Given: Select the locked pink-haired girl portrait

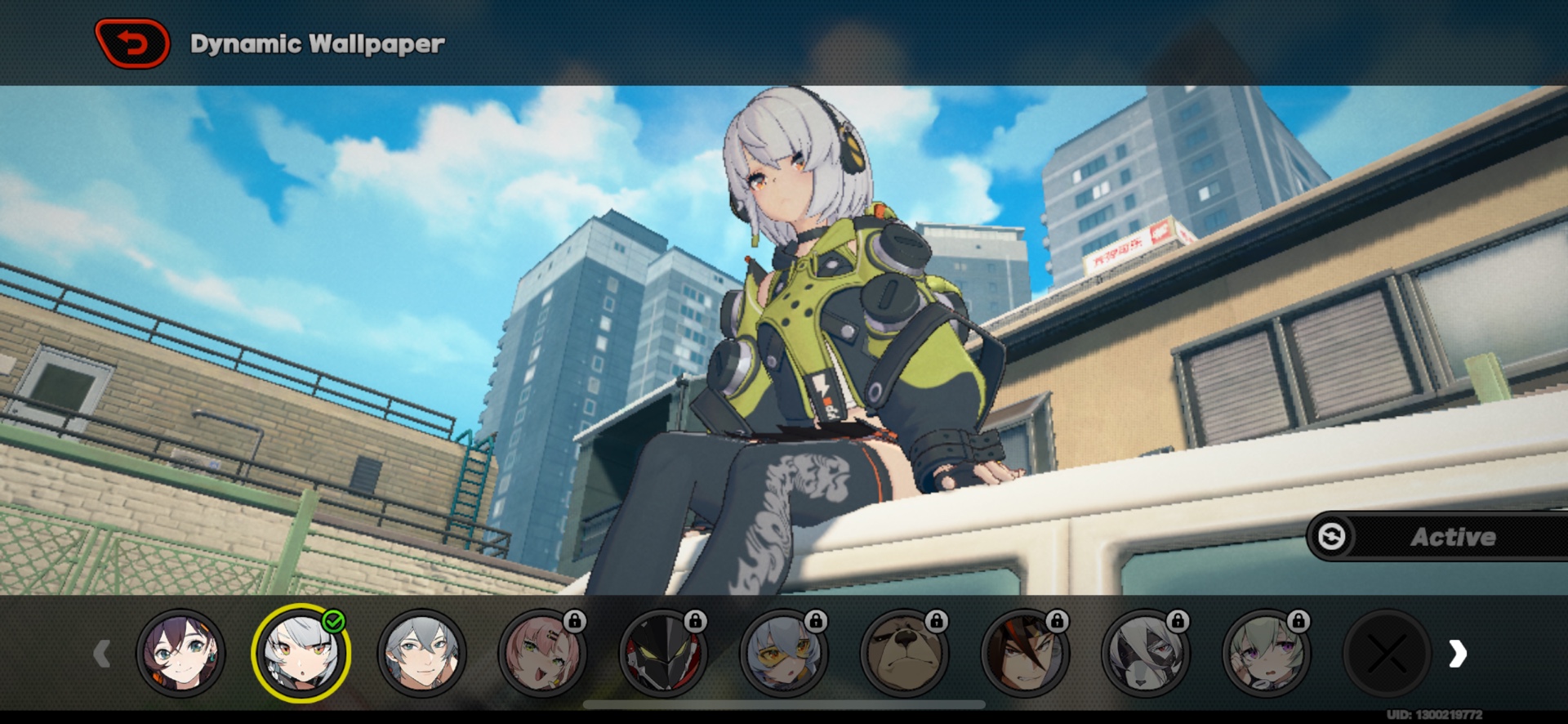Looking at the screenshot, I should (542, 653).
